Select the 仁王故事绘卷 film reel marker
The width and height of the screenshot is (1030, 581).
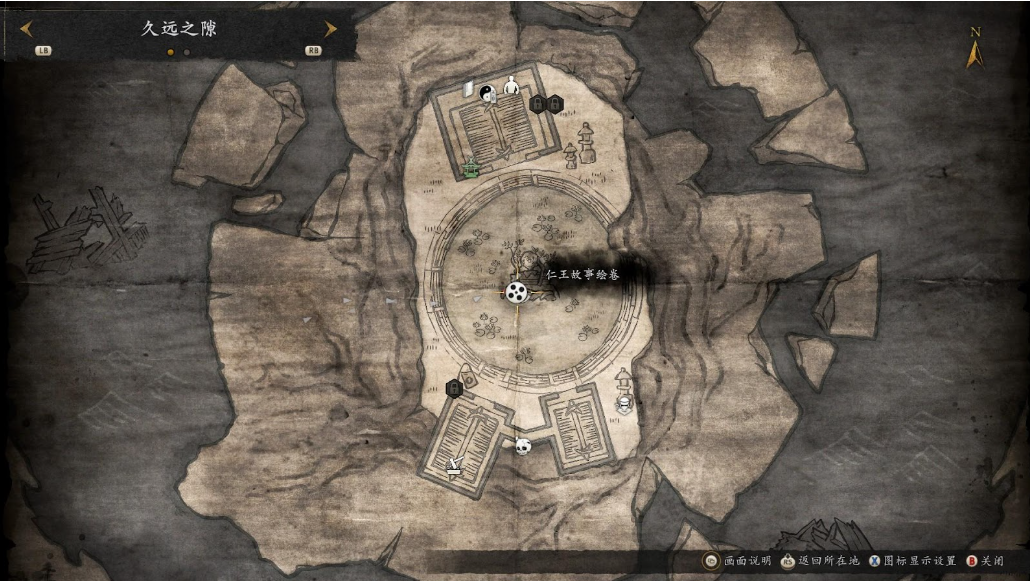click(516, 292)
